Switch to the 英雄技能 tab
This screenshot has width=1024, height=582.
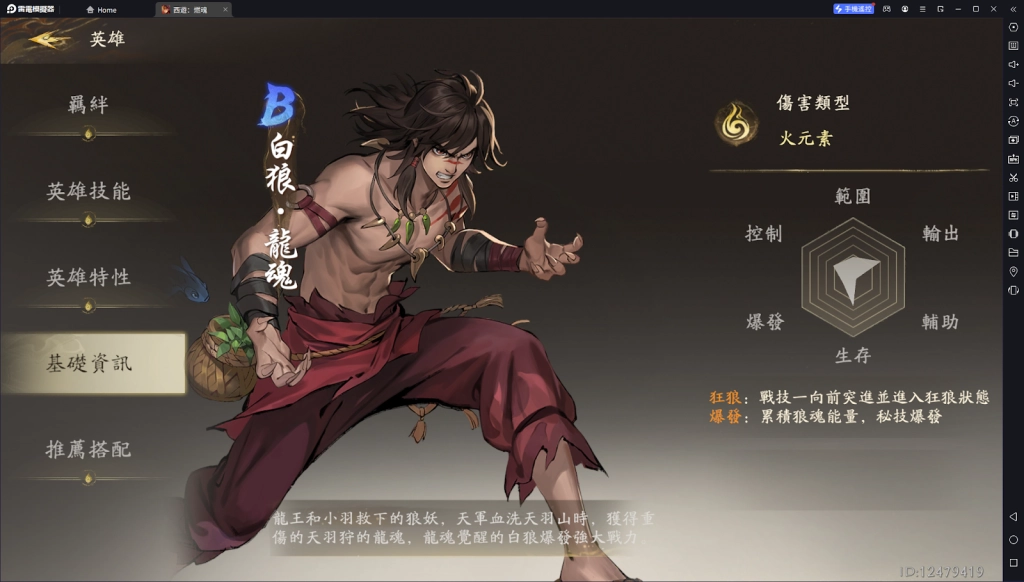(88, 191)
